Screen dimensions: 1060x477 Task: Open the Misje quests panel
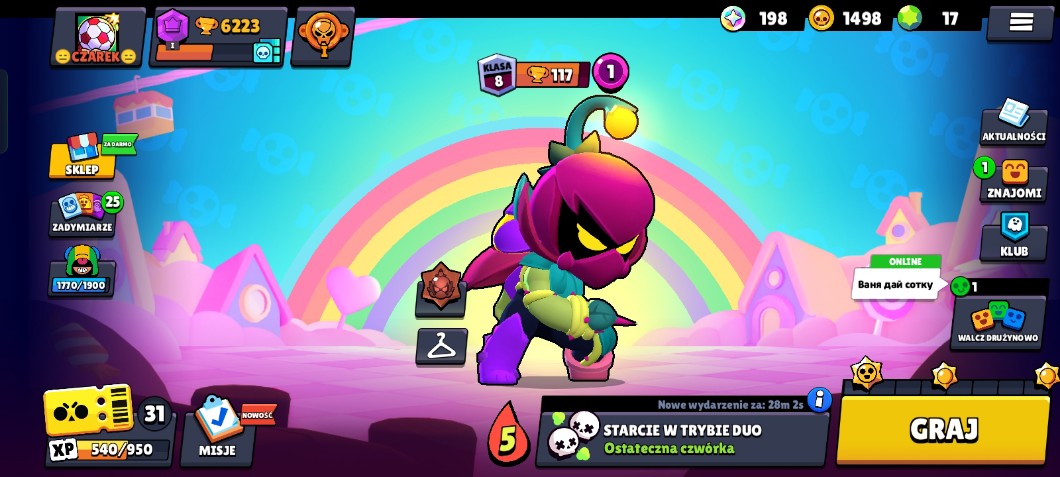pyautogui.click(x=217, y=429)
